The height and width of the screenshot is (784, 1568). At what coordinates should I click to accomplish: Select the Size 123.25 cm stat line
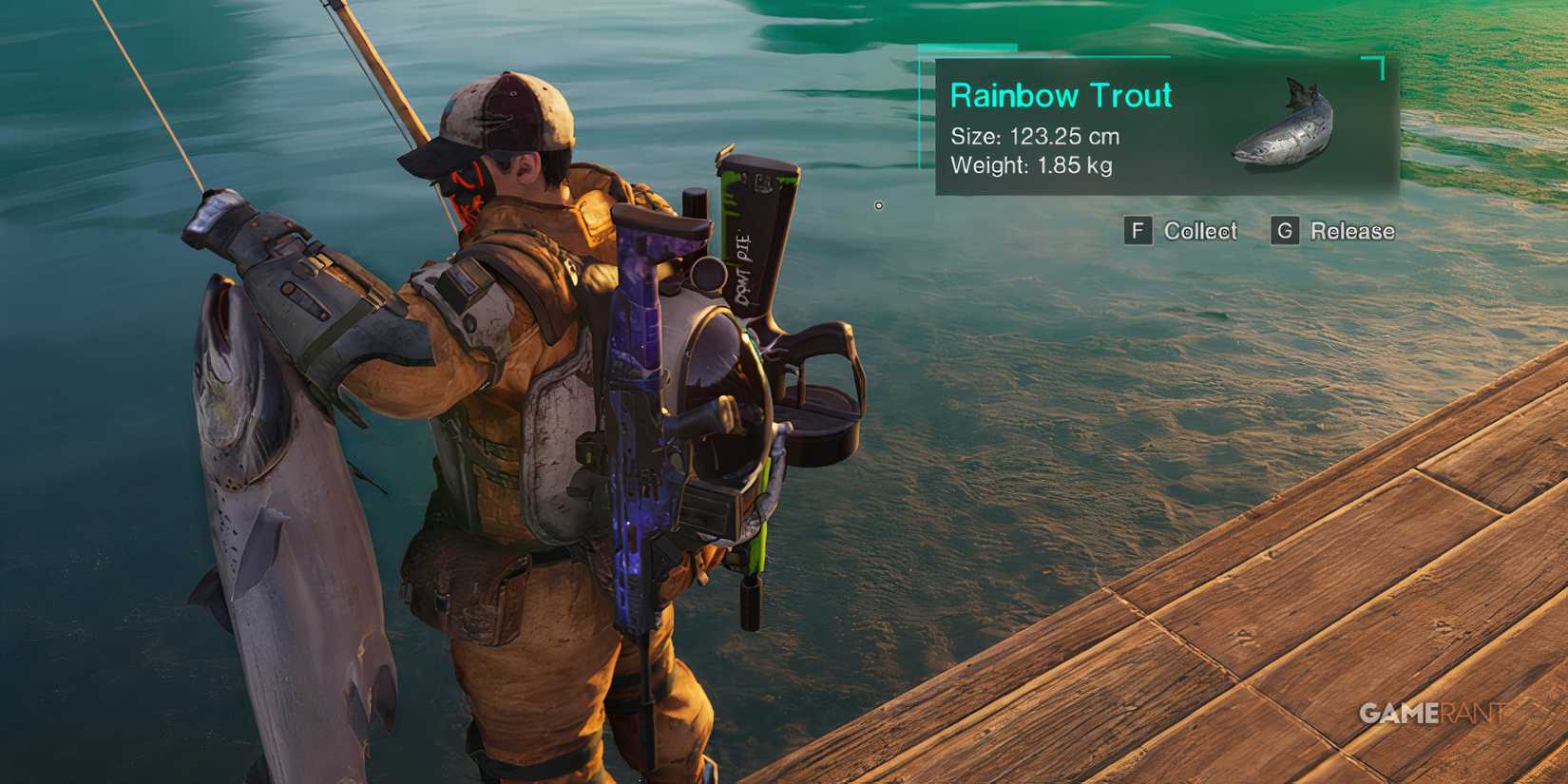[x=1035, y=136]
